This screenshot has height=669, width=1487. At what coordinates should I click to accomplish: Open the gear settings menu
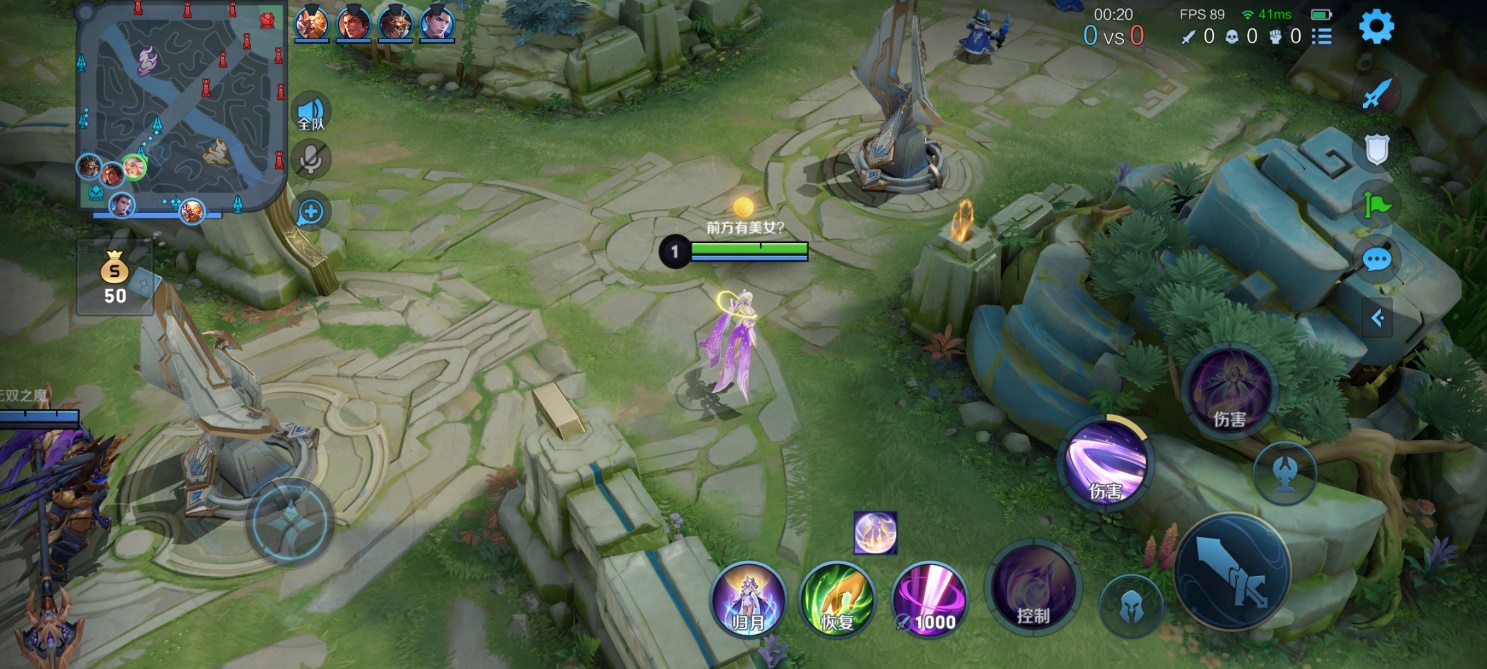[x=1376, y=27]
